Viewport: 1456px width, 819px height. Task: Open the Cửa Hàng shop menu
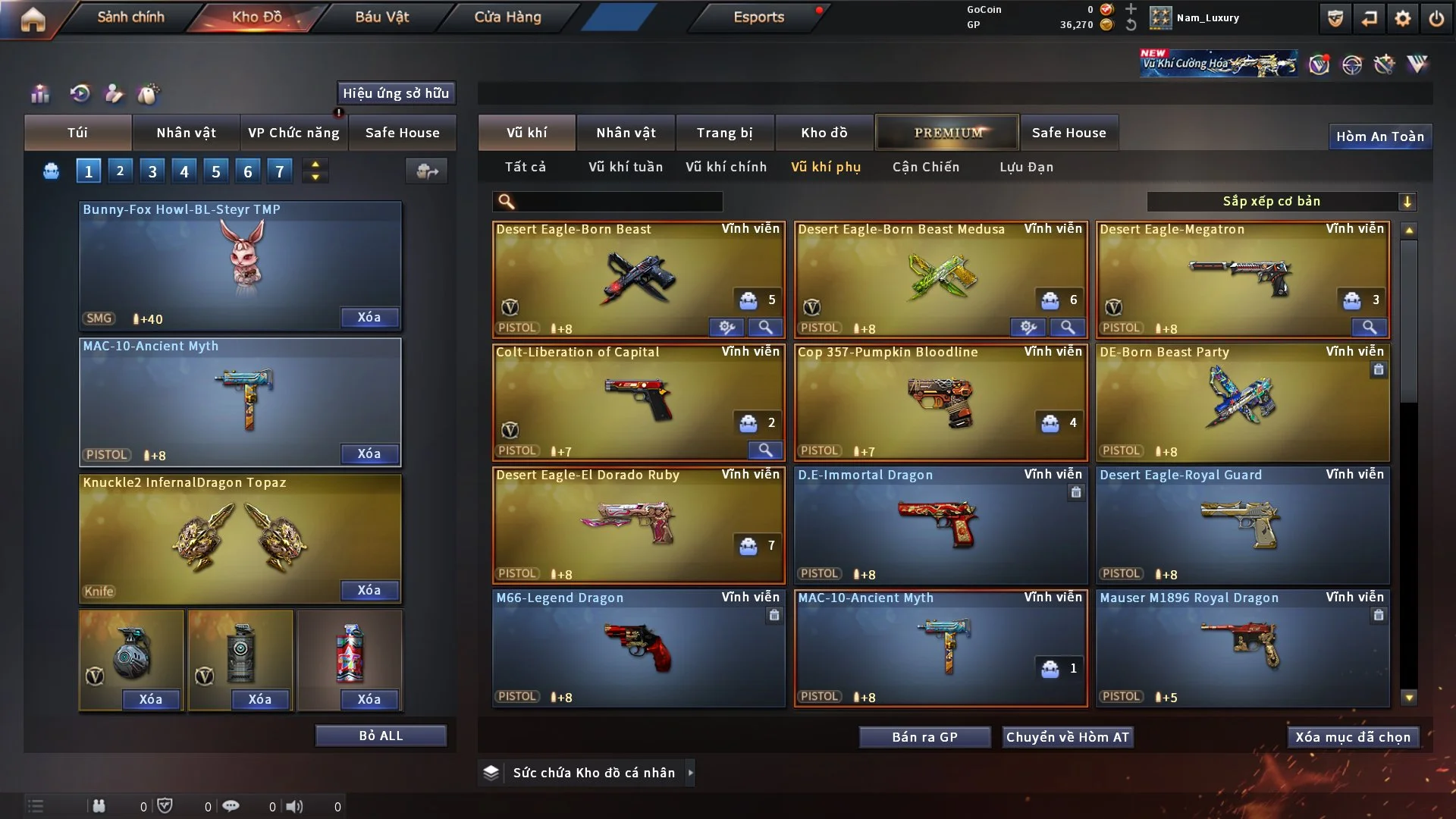(507, 17)
